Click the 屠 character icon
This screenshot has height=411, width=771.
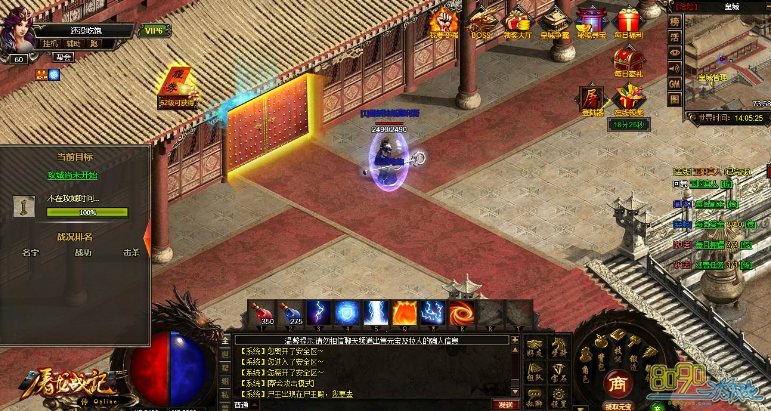point(591,96)
